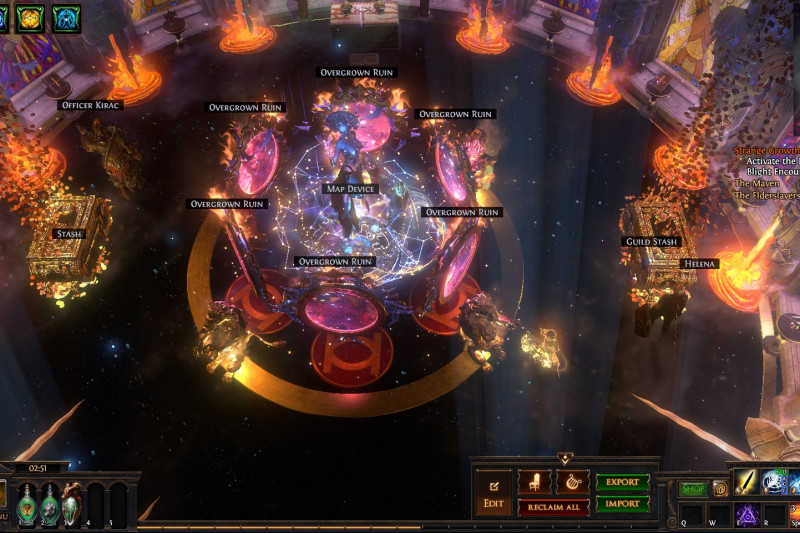This screenshot has width=800, height=533.
Task: Reclaim all hideout decorations
Action: click(553, 507)
